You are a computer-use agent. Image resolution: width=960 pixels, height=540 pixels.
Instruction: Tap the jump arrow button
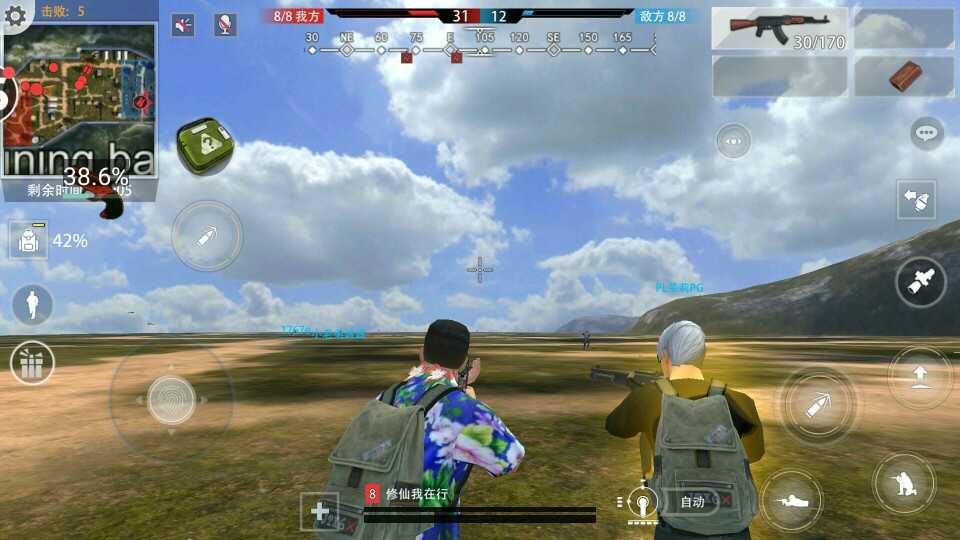point(920,377)
